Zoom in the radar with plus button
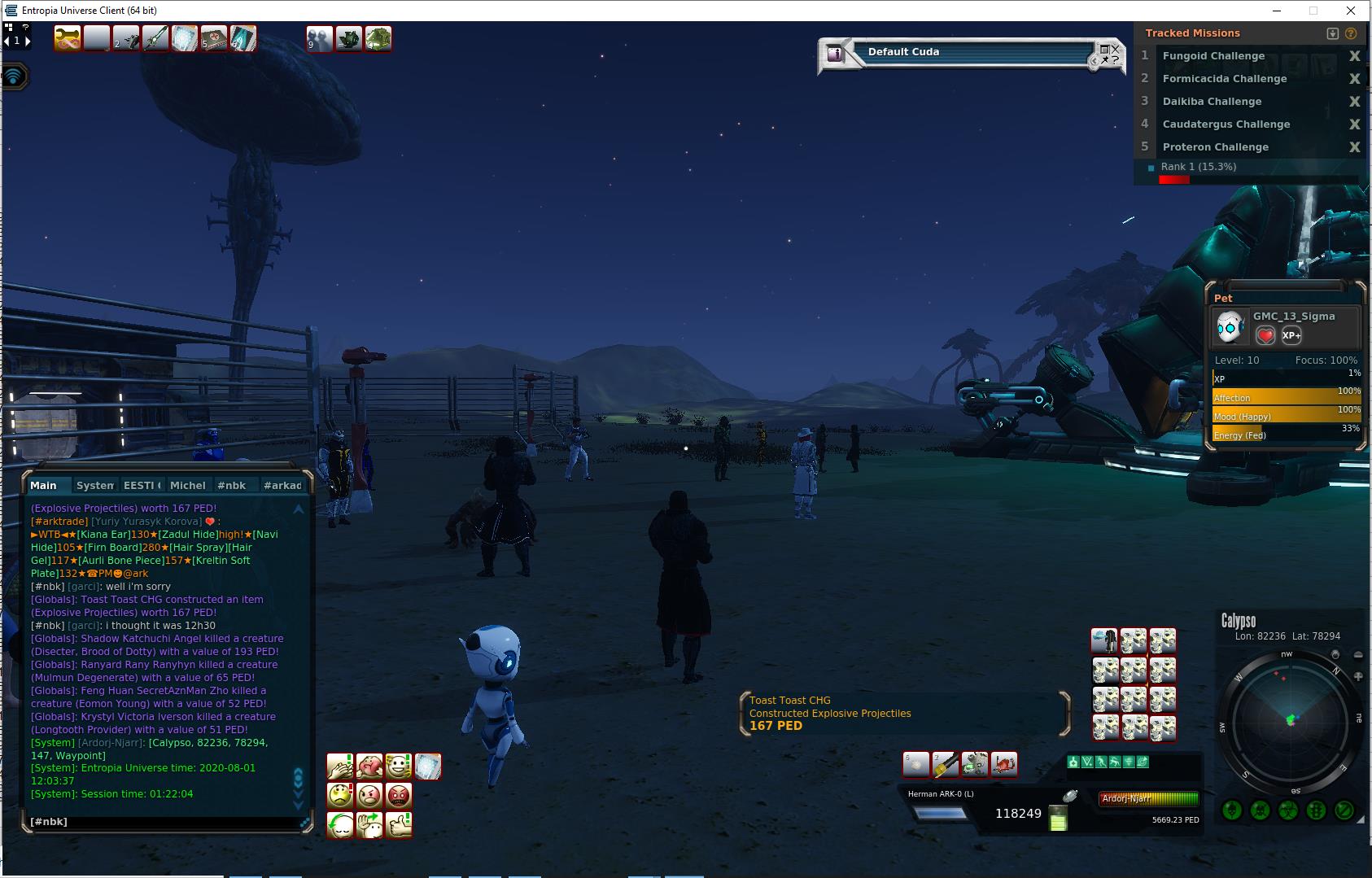 pyautogui.click(x=1357, y=676)
